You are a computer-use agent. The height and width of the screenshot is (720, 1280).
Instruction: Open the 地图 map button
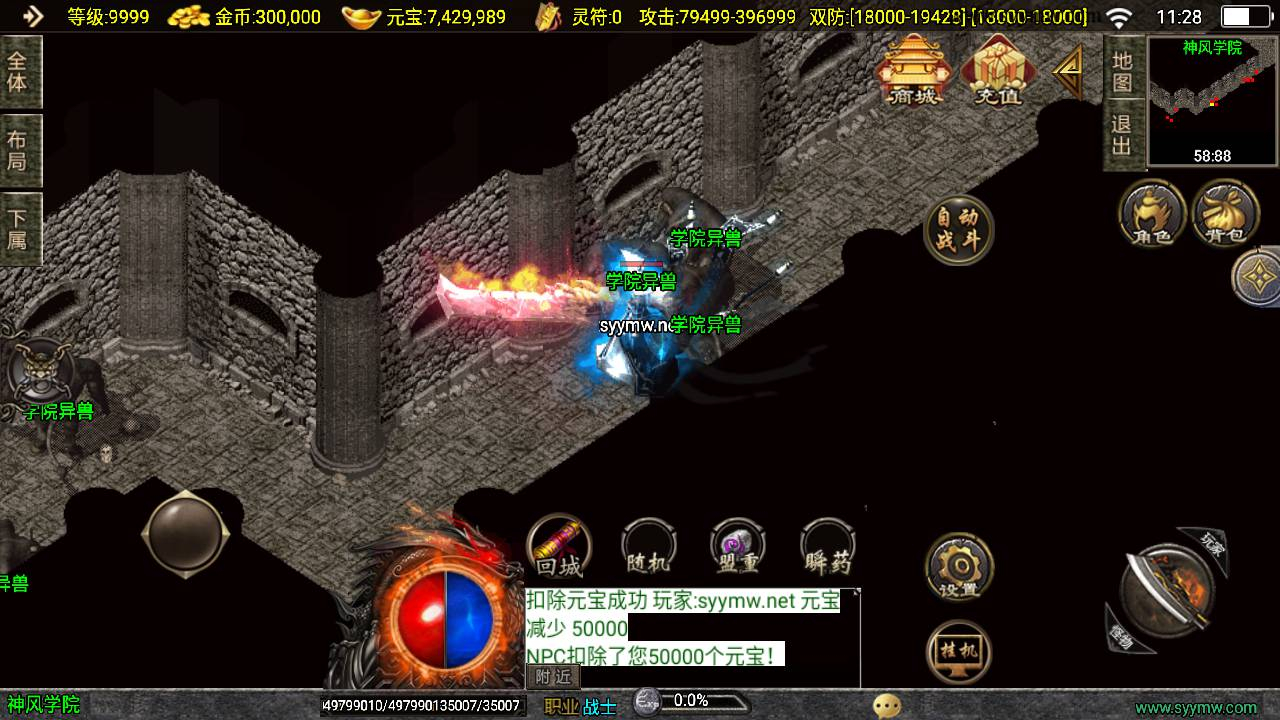point(1123,70)
